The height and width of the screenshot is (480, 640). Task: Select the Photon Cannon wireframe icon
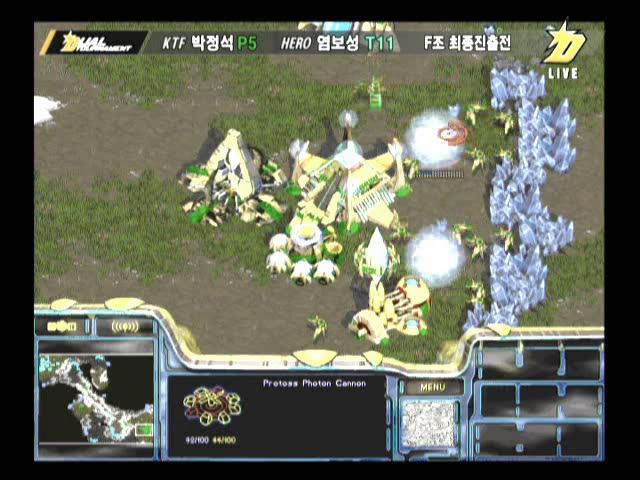click(211, 405)
